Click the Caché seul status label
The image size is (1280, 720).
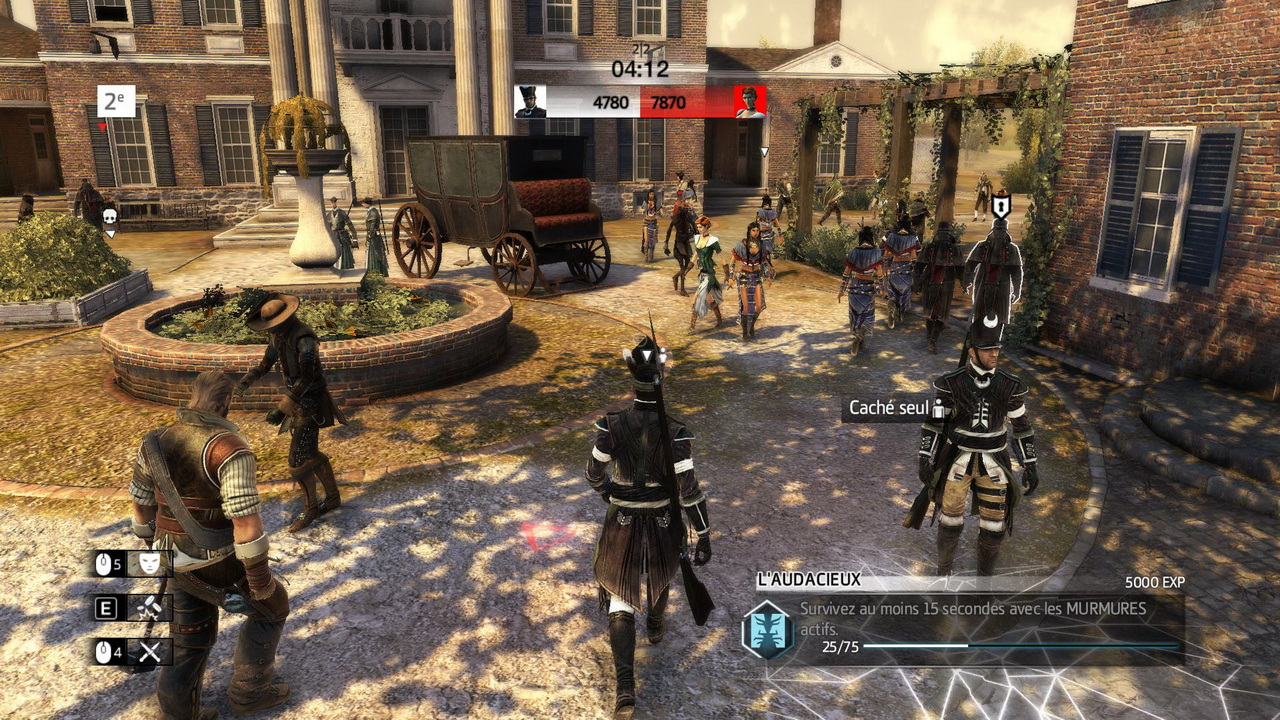click(890, 408)
